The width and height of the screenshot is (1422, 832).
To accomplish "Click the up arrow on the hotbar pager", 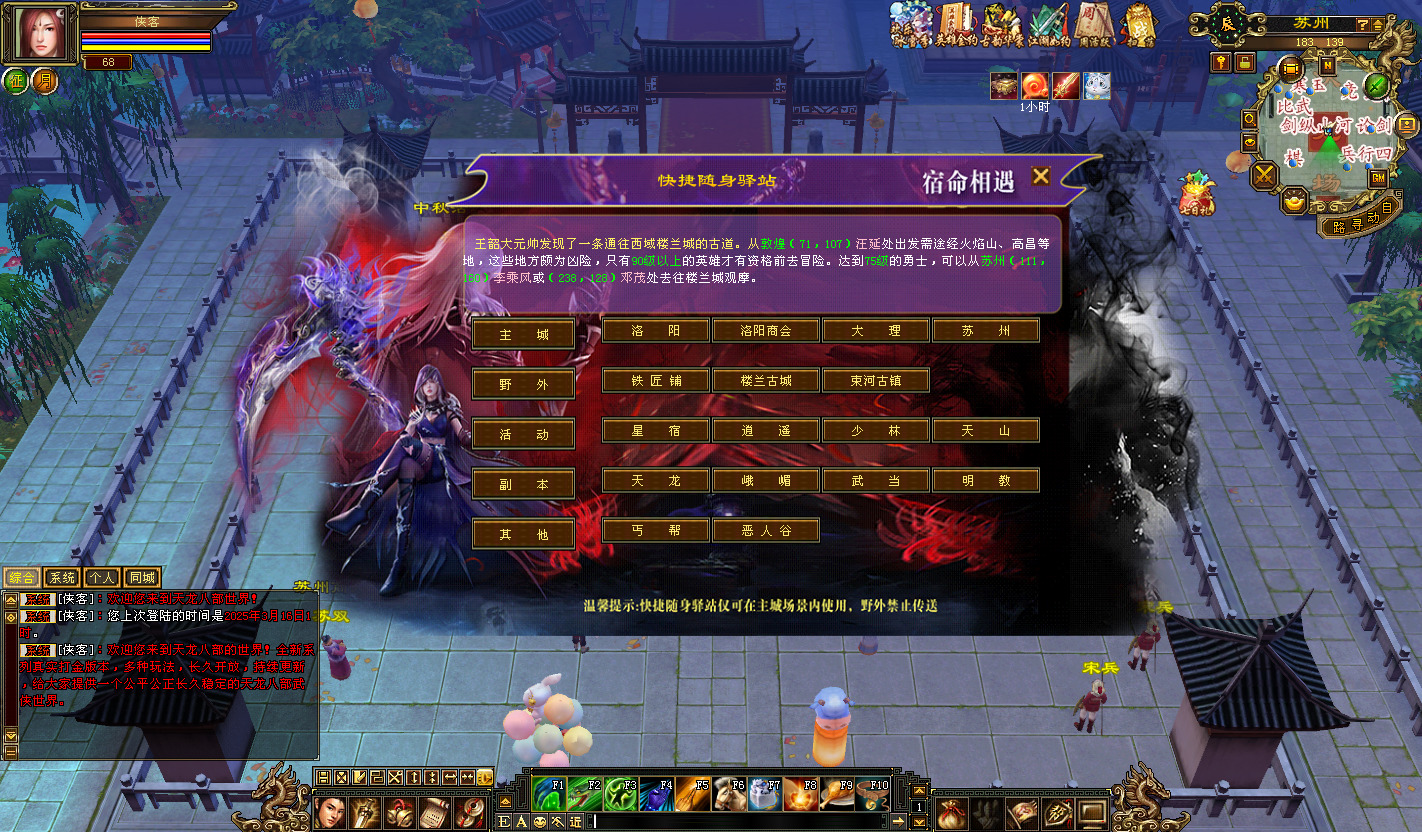I will pos(919,791).
